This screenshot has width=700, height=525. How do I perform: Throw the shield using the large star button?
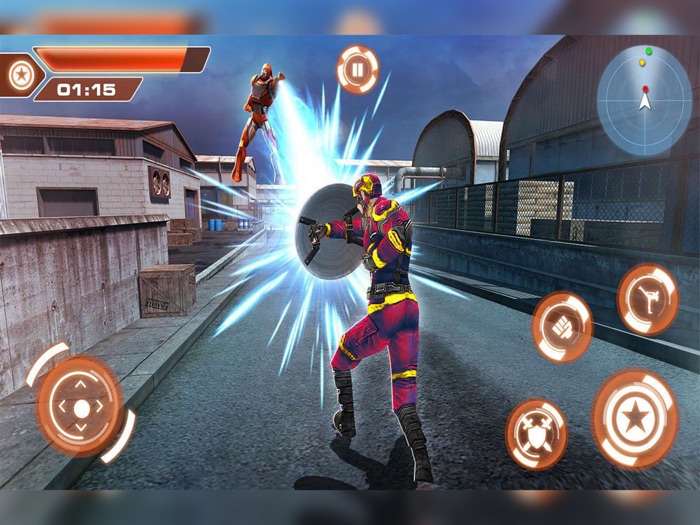635,417
